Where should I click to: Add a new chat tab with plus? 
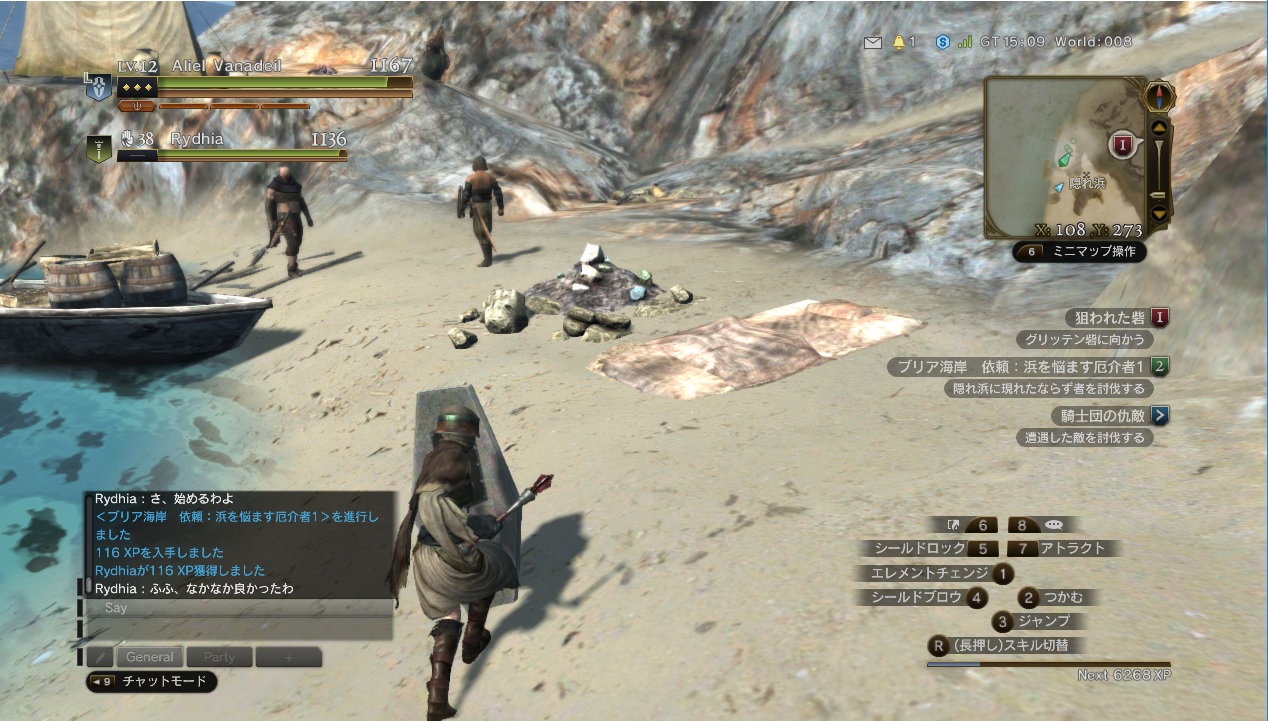point(289,657)
